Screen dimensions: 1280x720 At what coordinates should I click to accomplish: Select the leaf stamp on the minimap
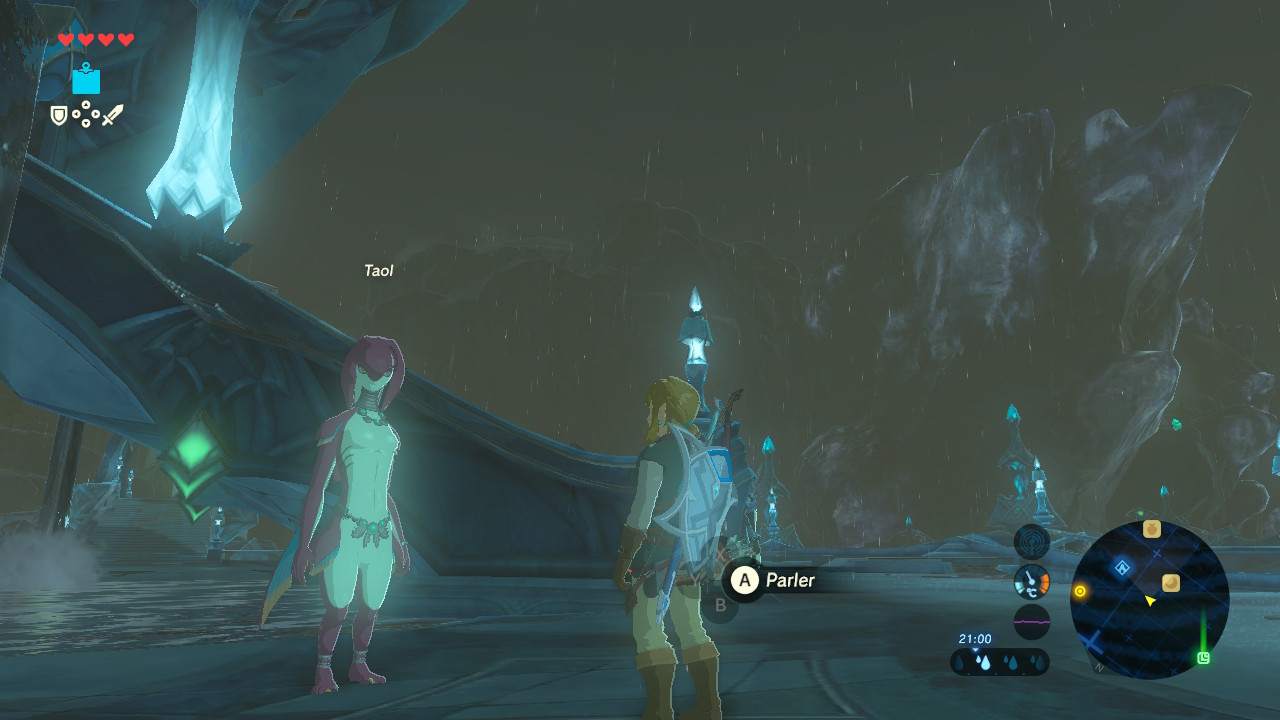(1171, 582)
